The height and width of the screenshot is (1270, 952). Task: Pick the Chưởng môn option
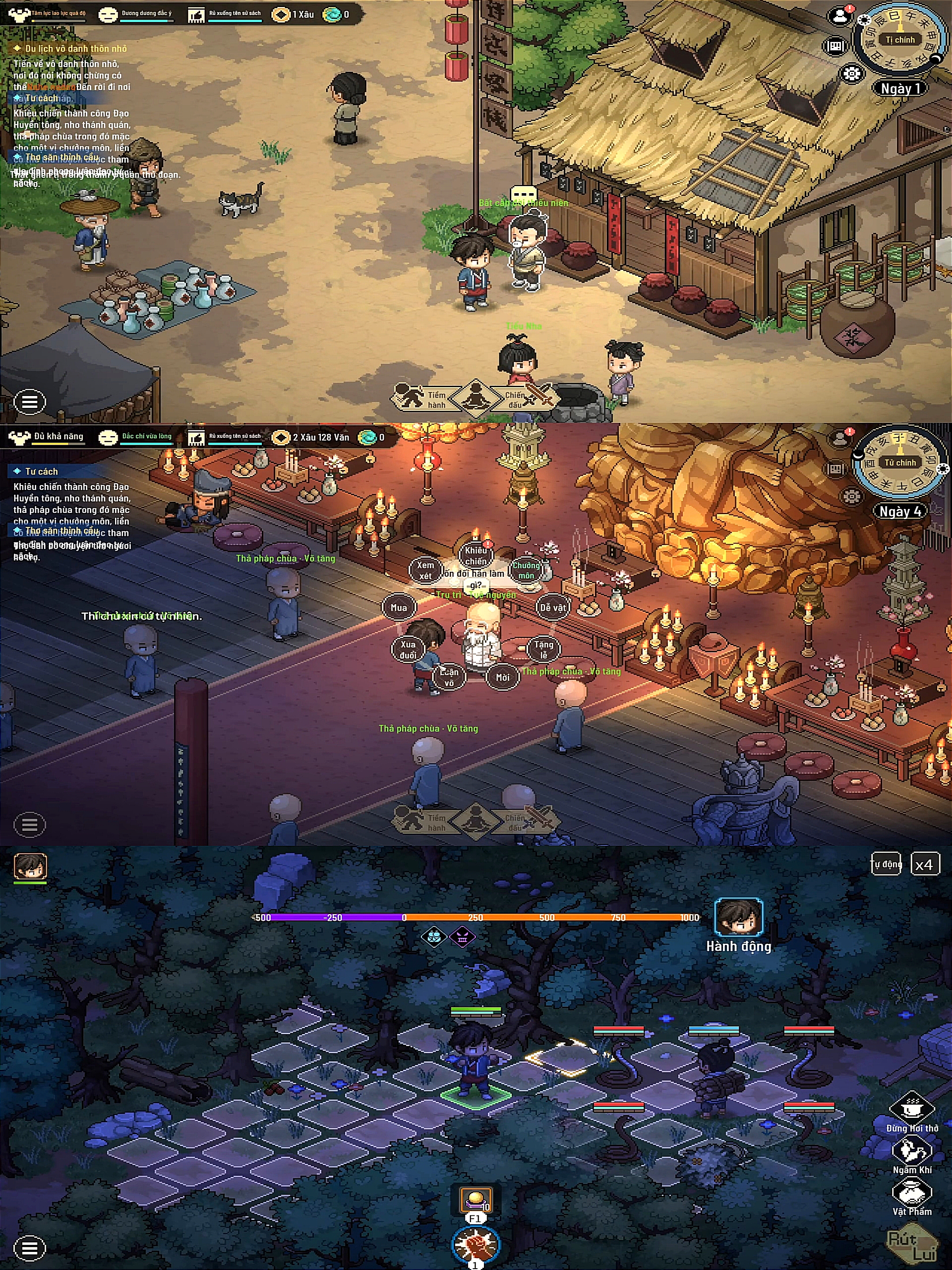[x=526, y=570]
